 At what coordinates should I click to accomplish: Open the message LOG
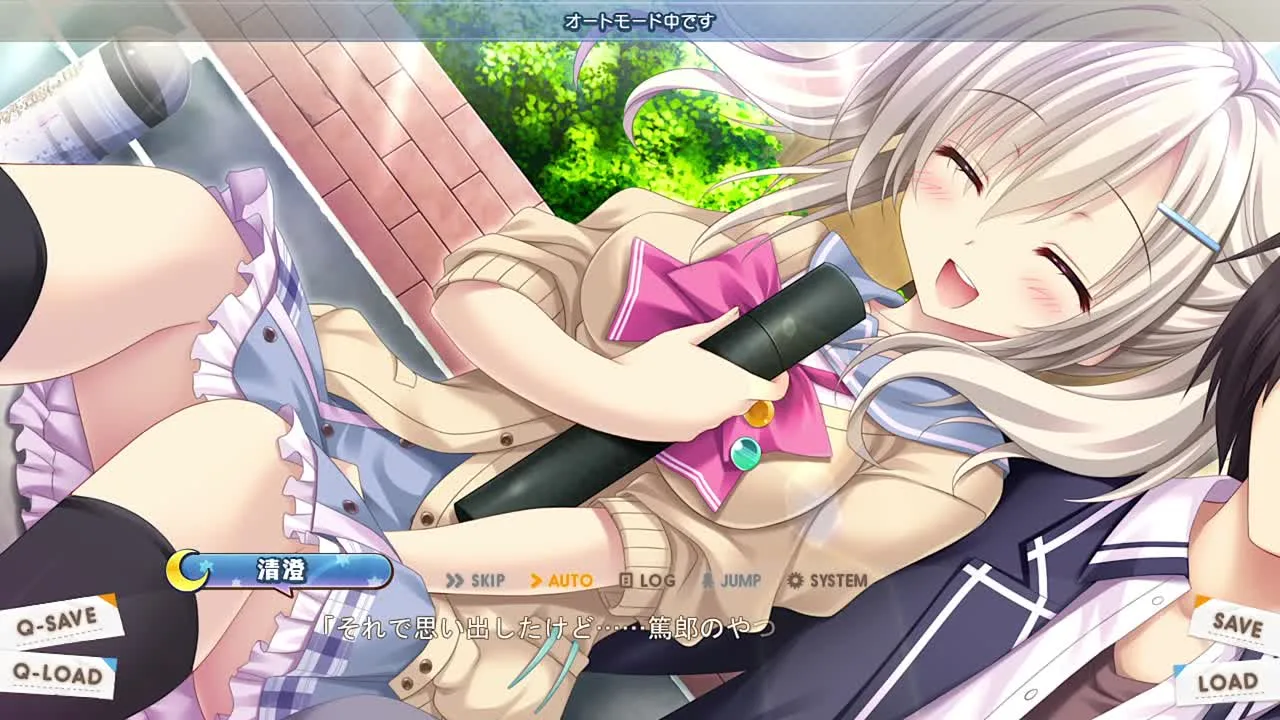point(647,580)
